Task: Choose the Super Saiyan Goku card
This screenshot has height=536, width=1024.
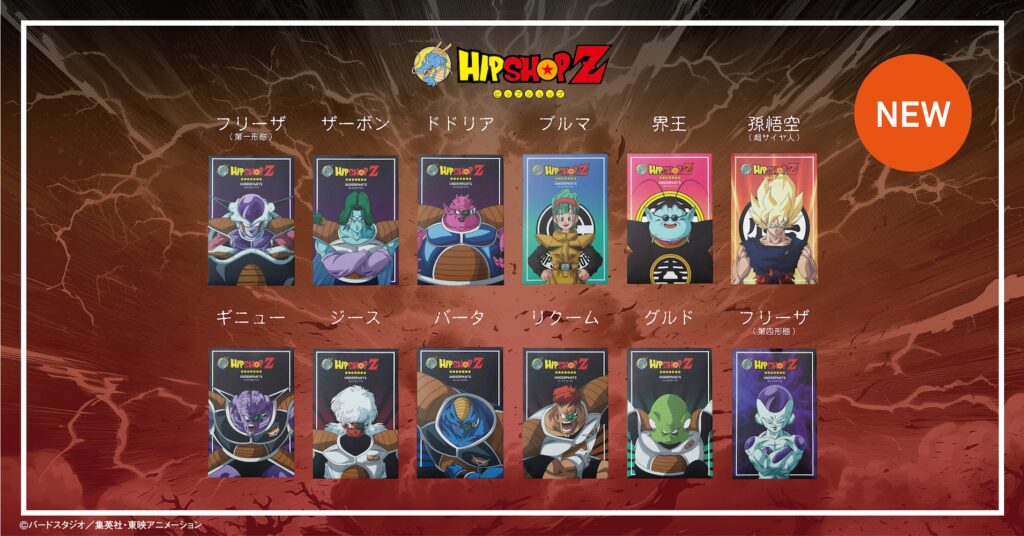Action: click(773, 220)
